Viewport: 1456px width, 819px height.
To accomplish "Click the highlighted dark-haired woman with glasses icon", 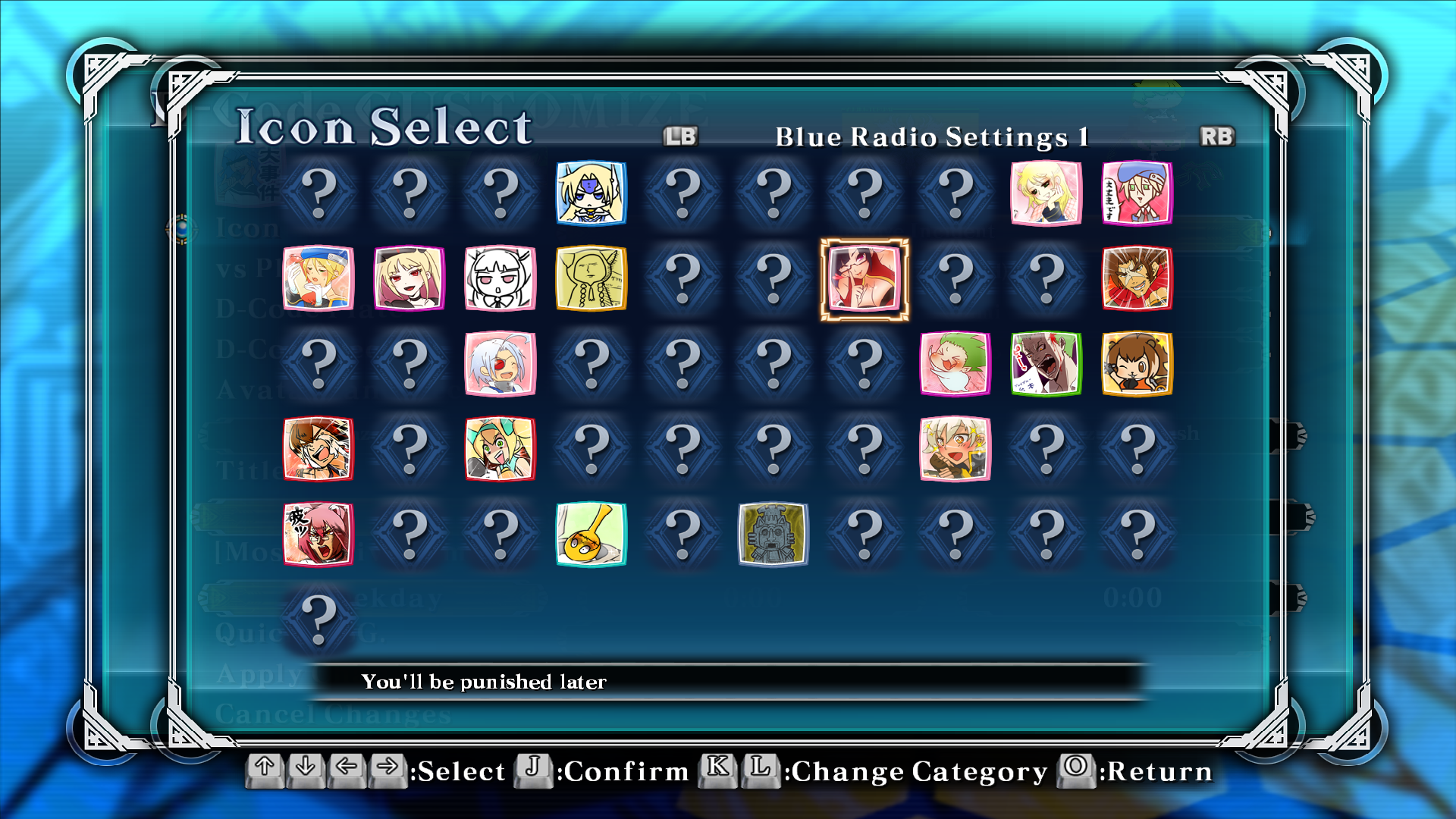I will pyautogui.click(x=864, y=278).
